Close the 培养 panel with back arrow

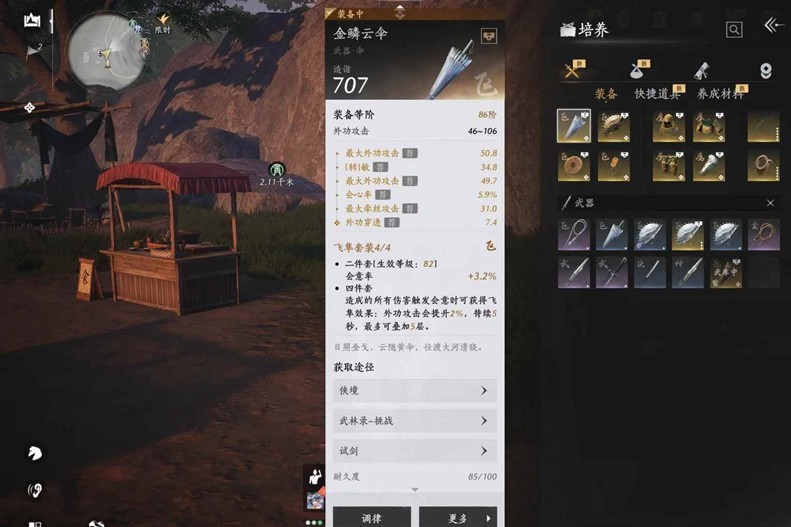[772, 26]
